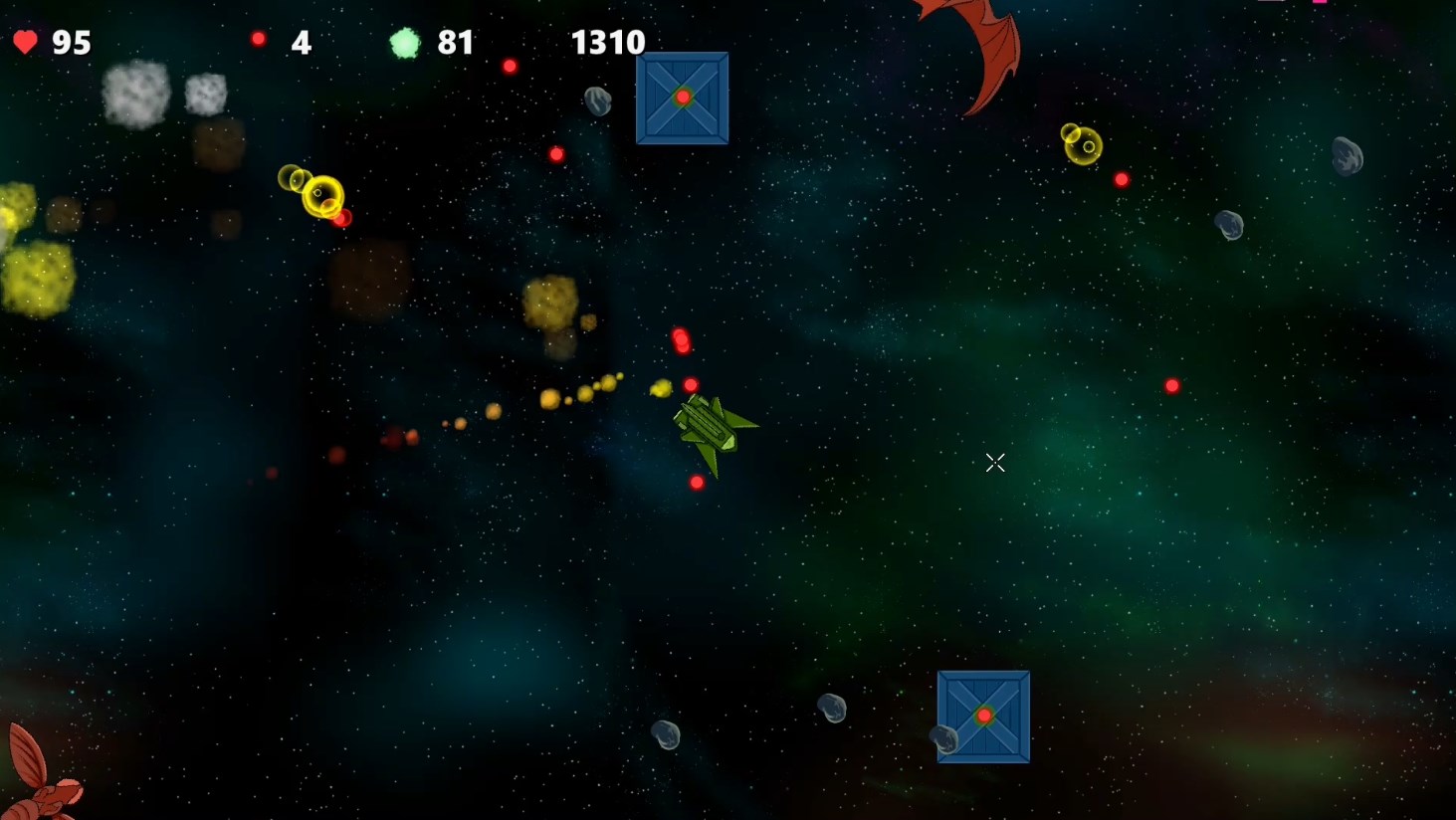
Task: Click the blue crate near bottom right
Action: pos(983,717)
